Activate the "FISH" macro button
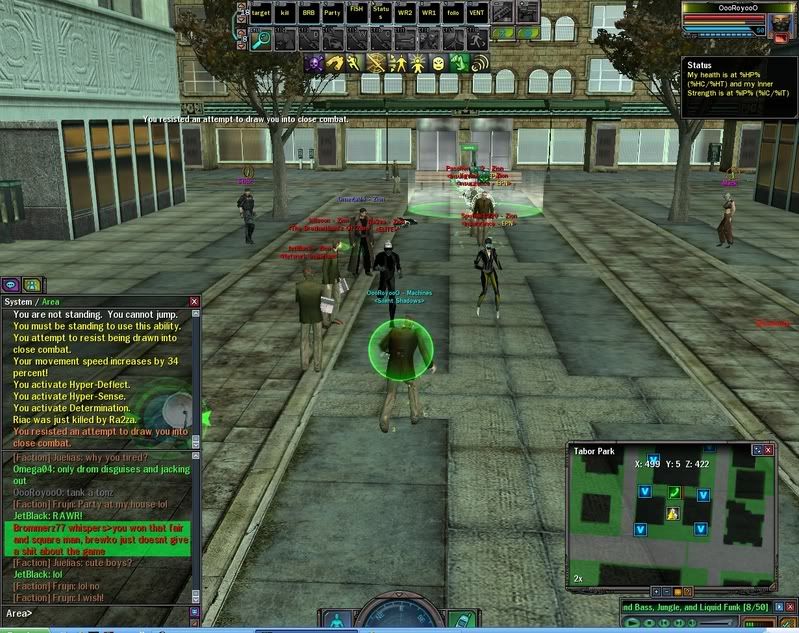This screenshot has height=633, width=799. tap(357, 13)
